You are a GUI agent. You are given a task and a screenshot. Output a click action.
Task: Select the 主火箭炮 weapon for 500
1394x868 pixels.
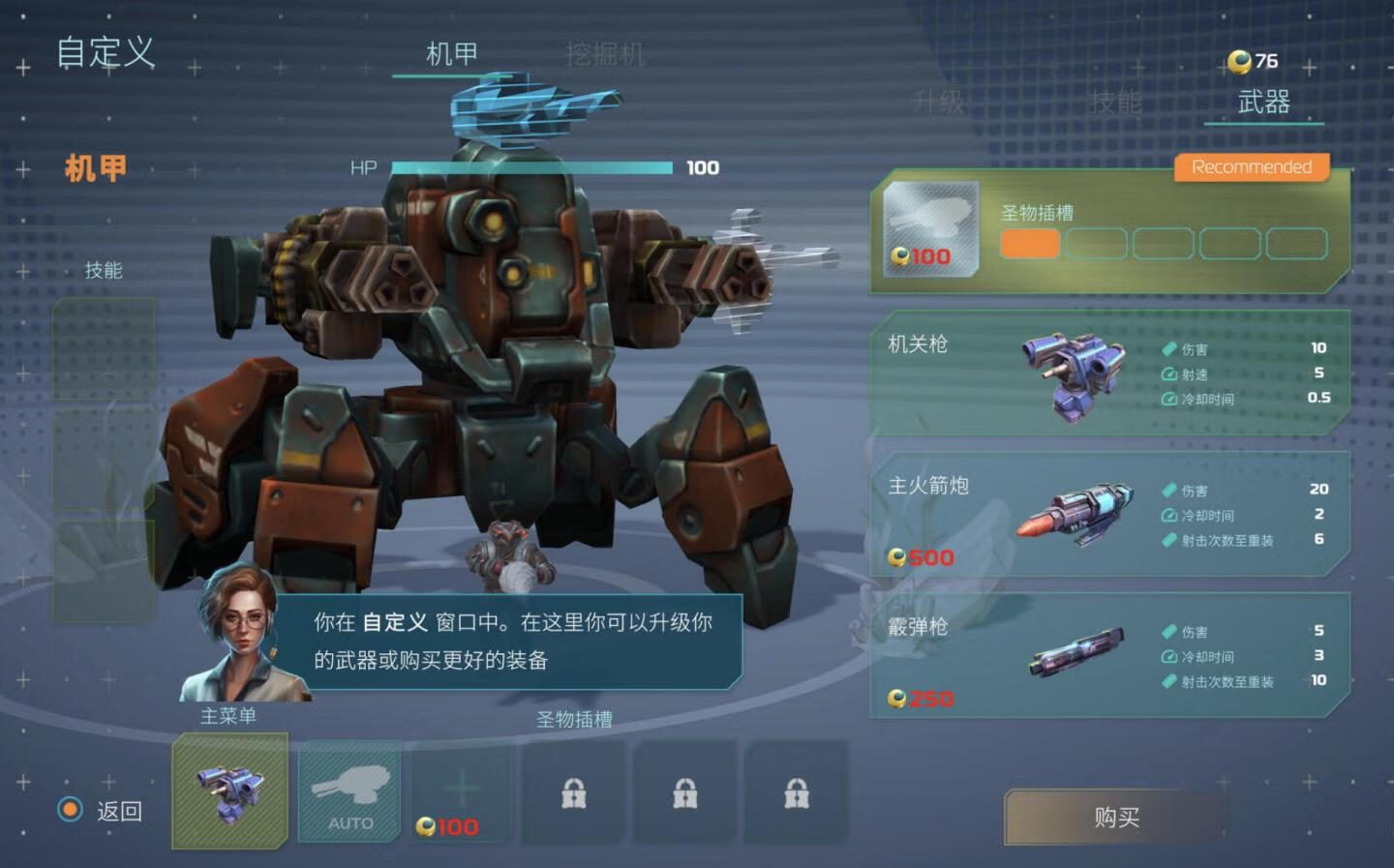[1109, 514]
